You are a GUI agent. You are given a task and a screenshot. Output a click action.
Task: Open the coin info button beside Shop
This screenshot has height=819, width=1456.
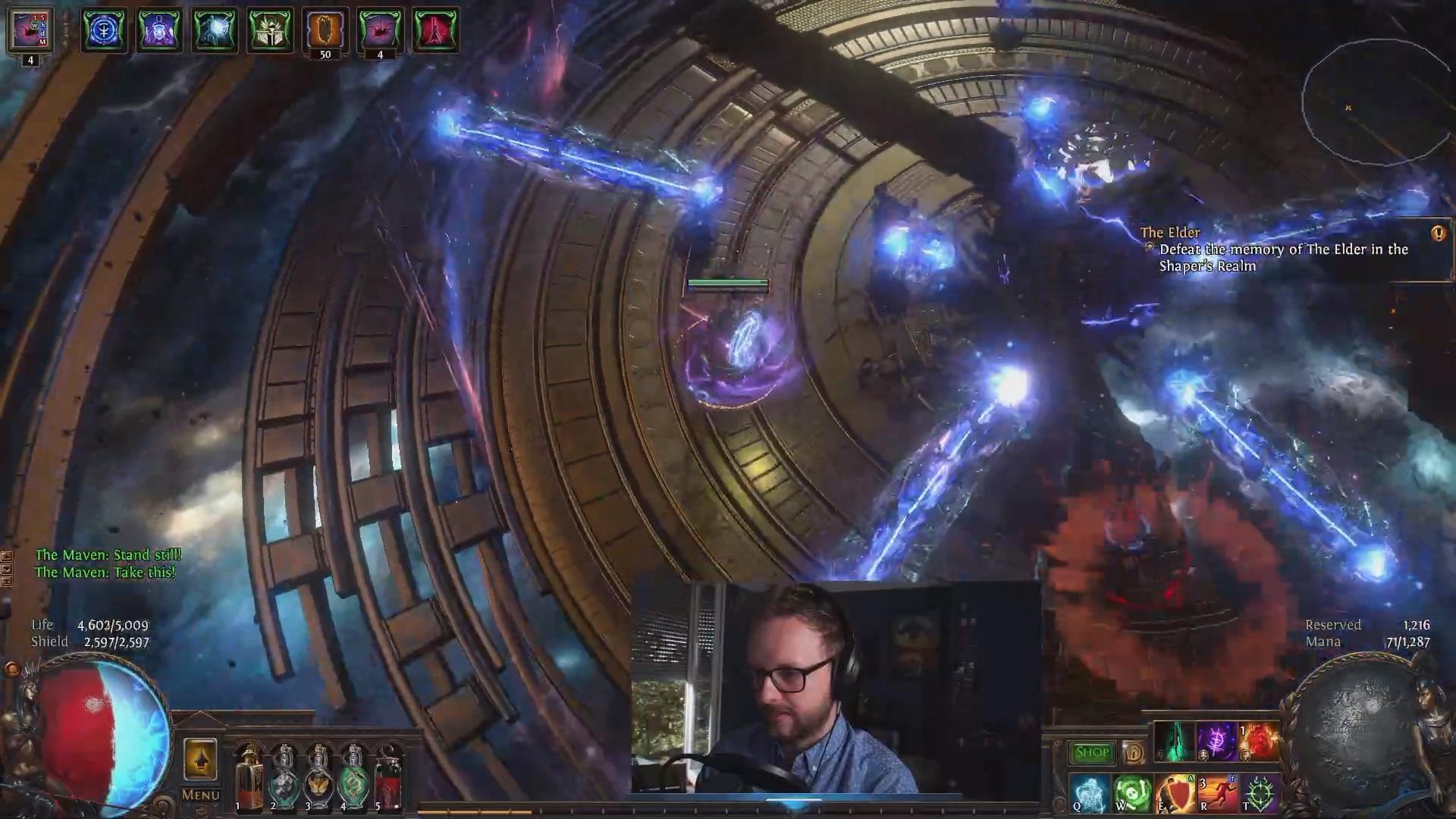pos(1134,752)
